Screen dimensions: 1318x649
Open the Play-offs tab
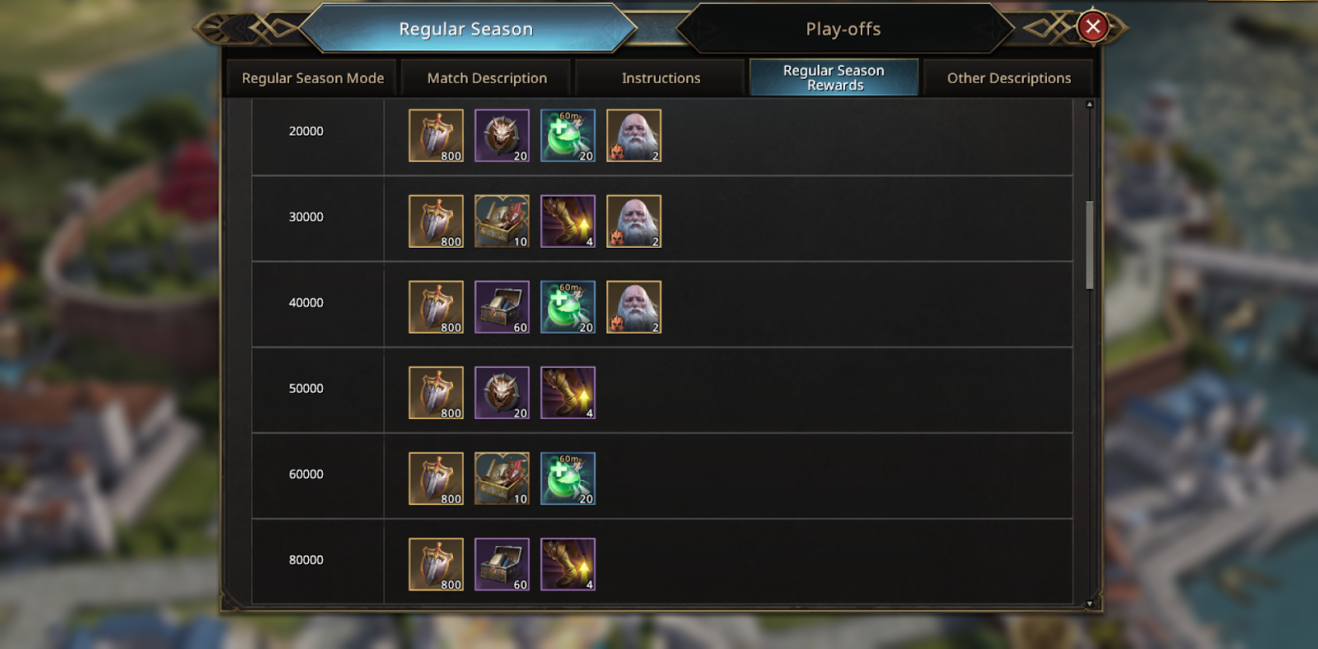(843, 29)
